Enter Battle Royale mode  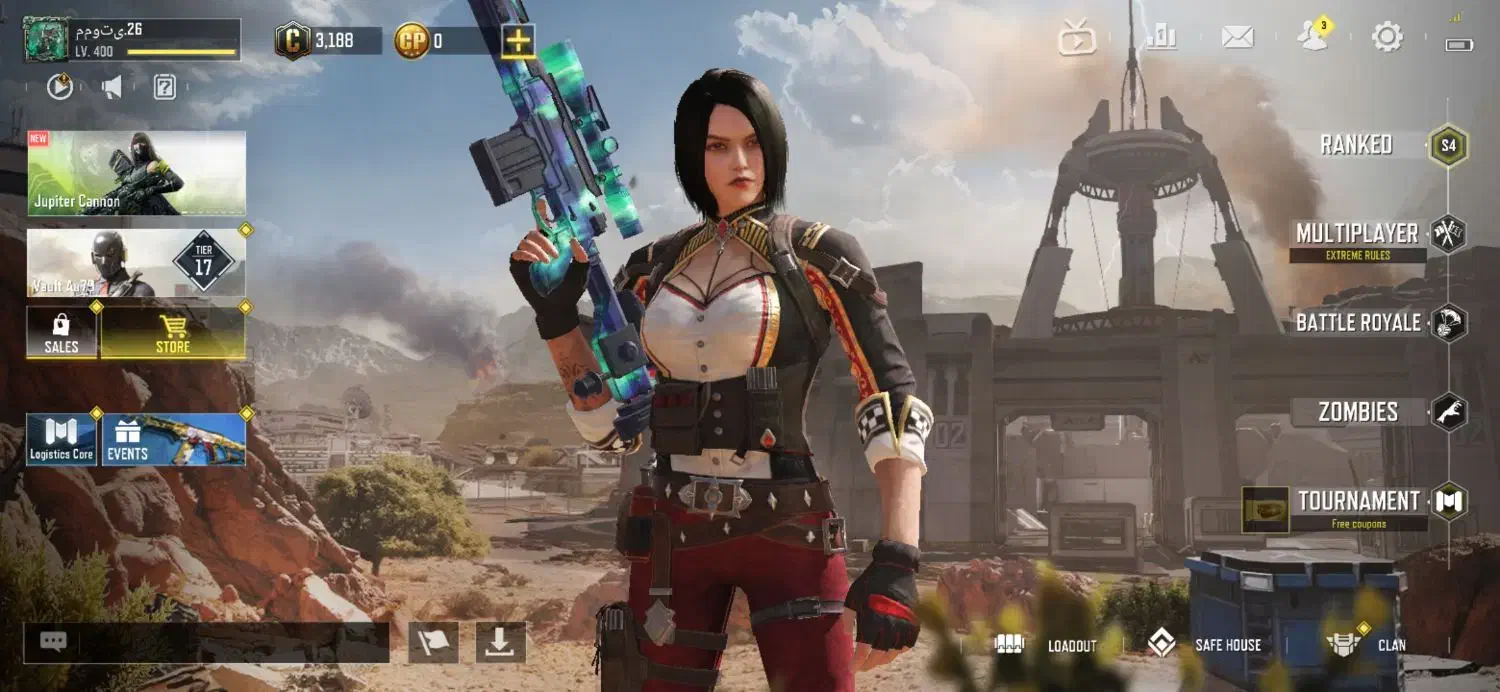coord(1358,323)
